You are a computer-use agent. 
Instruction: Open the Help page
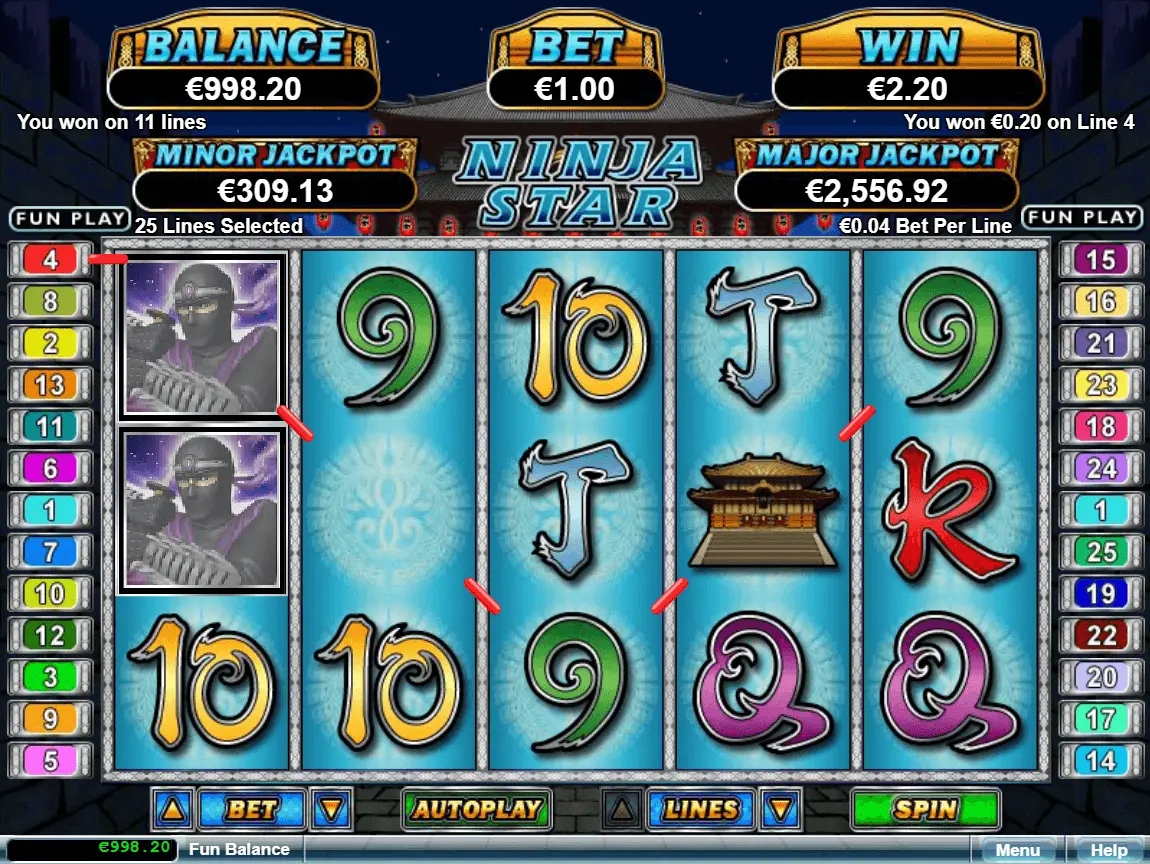pos(1108,851)
